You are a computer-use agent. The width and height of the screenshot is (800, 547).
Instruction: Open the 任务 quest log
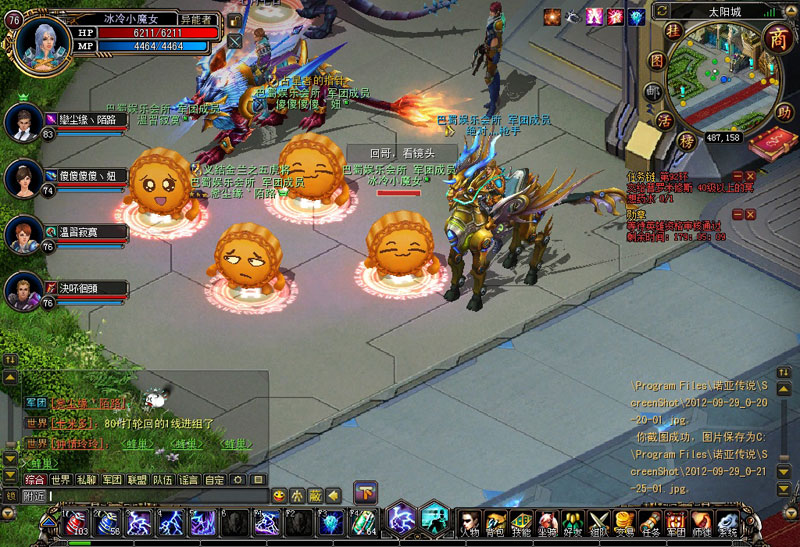pos(651,522)
